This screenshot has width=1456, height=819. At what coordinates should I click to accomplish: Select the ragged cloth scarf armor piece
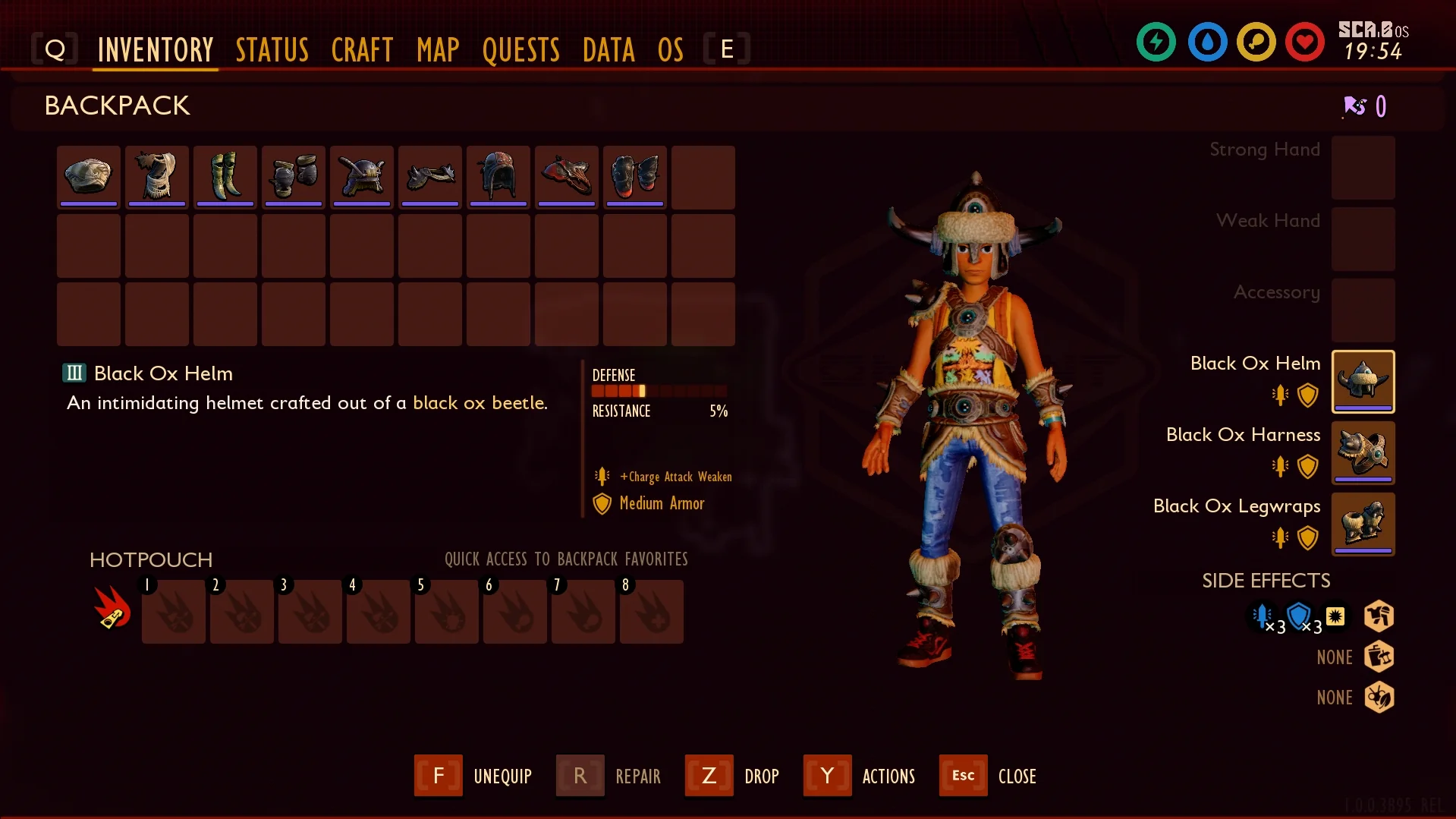pyautogui.click(x=157, y=176)
